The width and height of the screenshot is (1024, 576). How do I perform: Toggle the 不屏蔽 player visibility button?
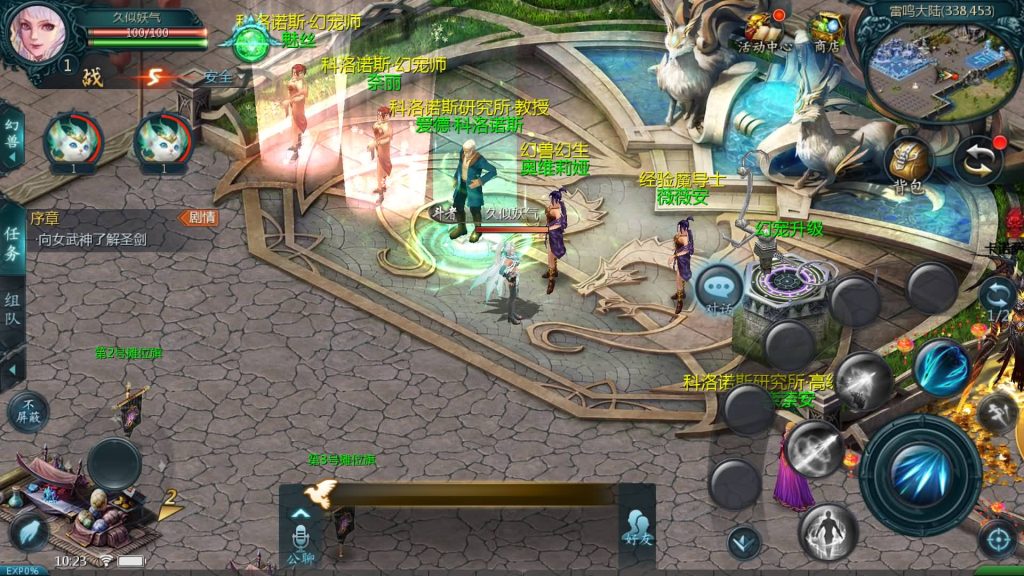(28, 410)
